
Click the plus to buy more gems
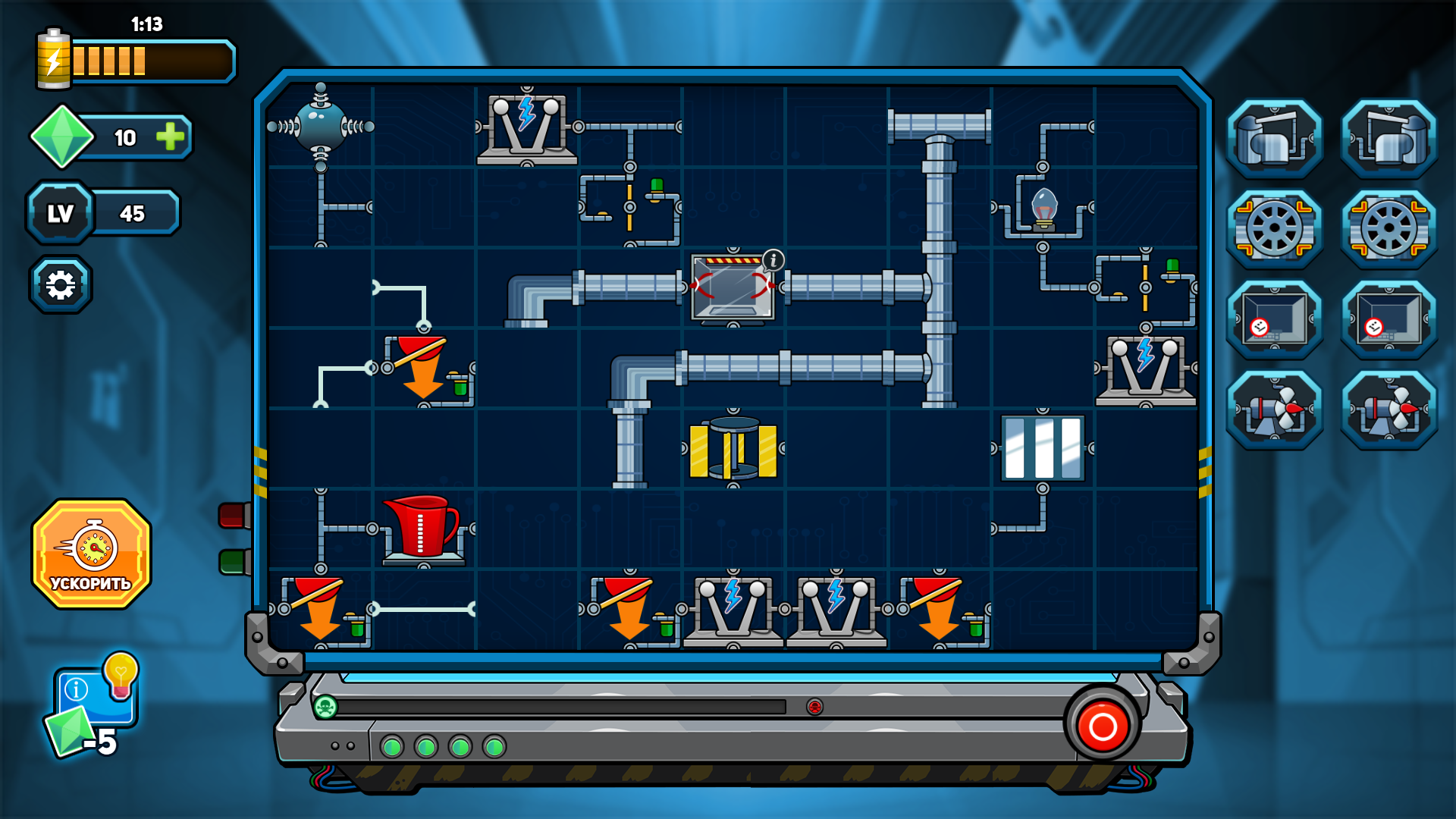tap(170, 137)
